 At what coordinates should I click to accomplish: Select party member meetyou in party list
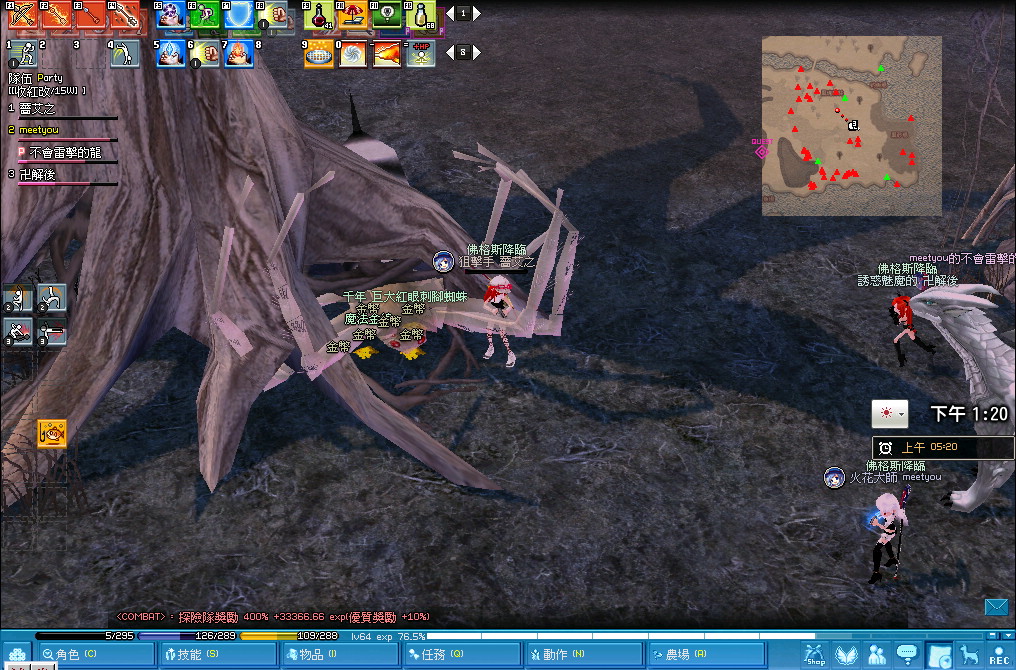pyautogui.click(x=40, y=130)
